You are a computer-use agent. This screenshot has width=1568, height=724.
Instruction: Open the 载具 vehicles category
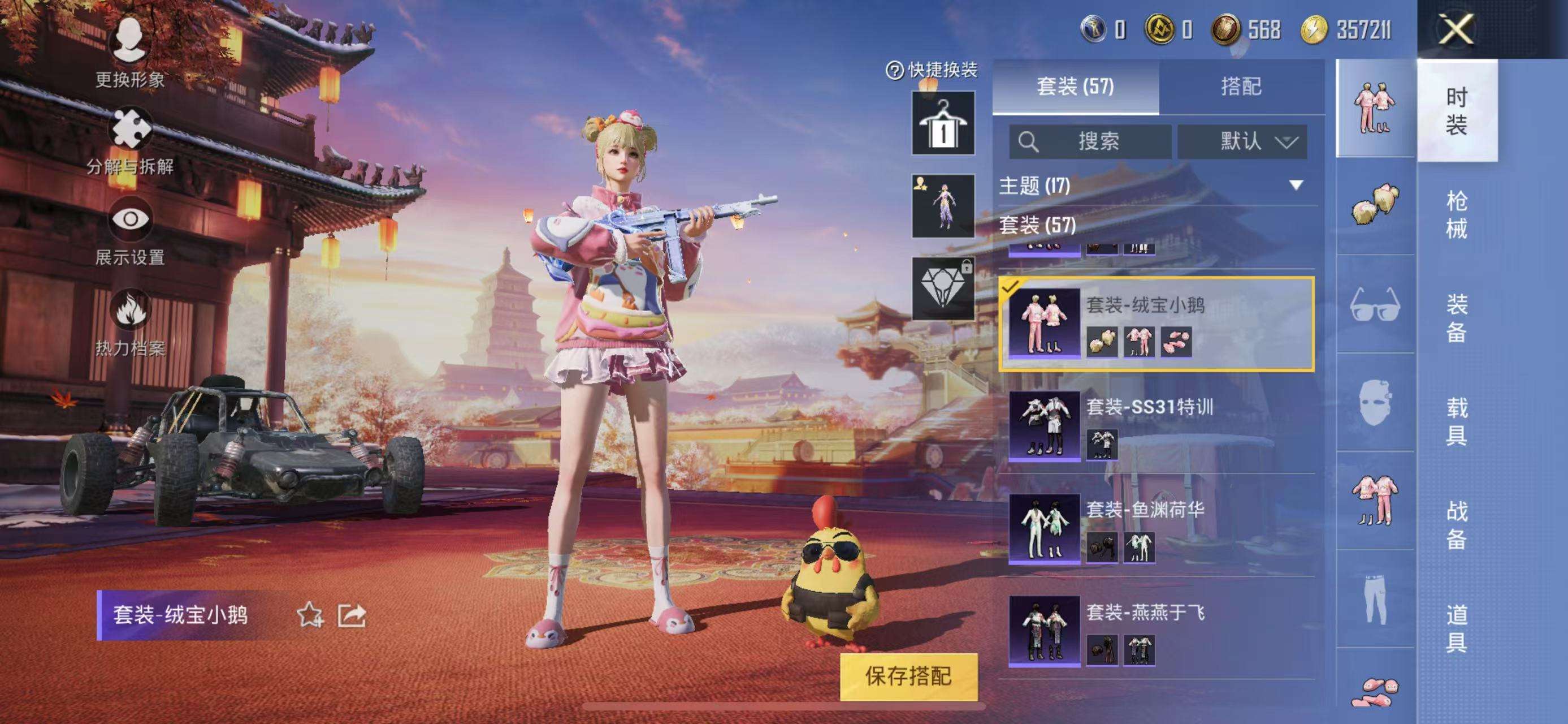[x=1456, y=421]
